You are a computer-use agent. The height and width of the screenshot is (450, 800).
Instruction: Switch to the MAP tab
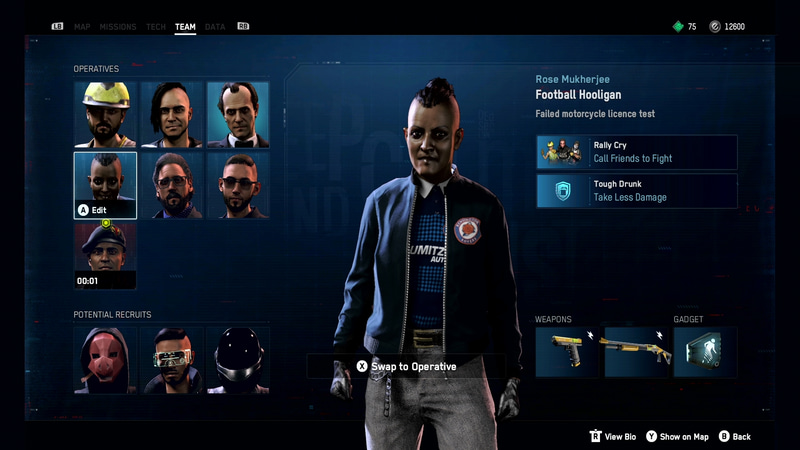[x=82, y=27]
